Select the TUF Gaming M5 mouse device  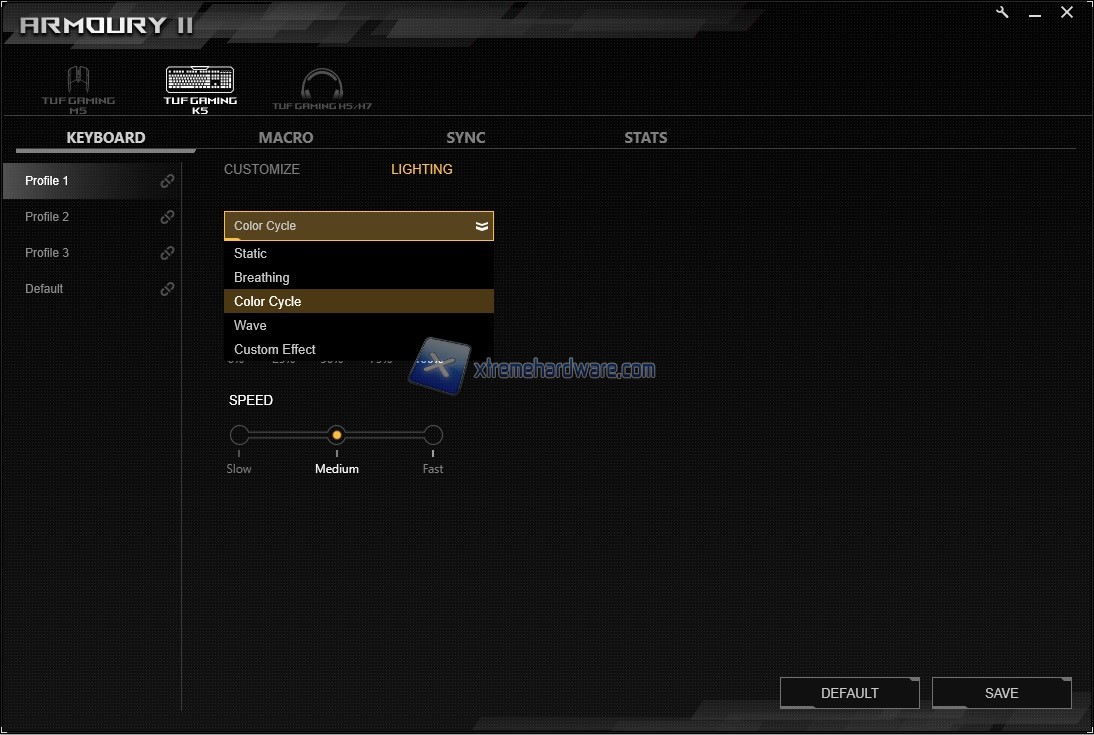click(78, 88)
